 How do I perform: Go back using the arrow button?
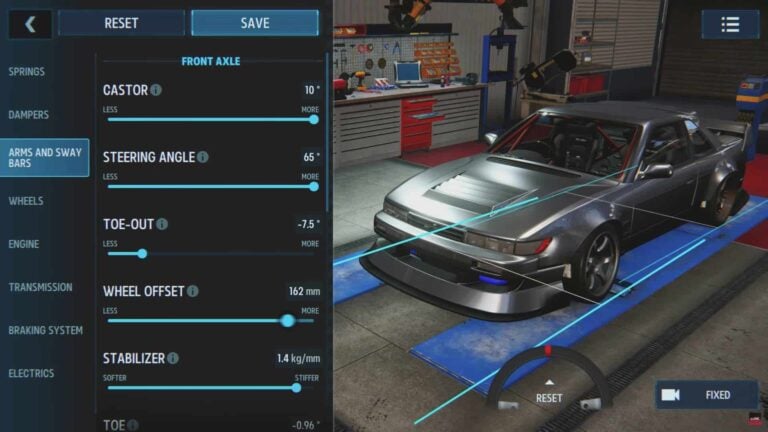(x=30, y=23)
